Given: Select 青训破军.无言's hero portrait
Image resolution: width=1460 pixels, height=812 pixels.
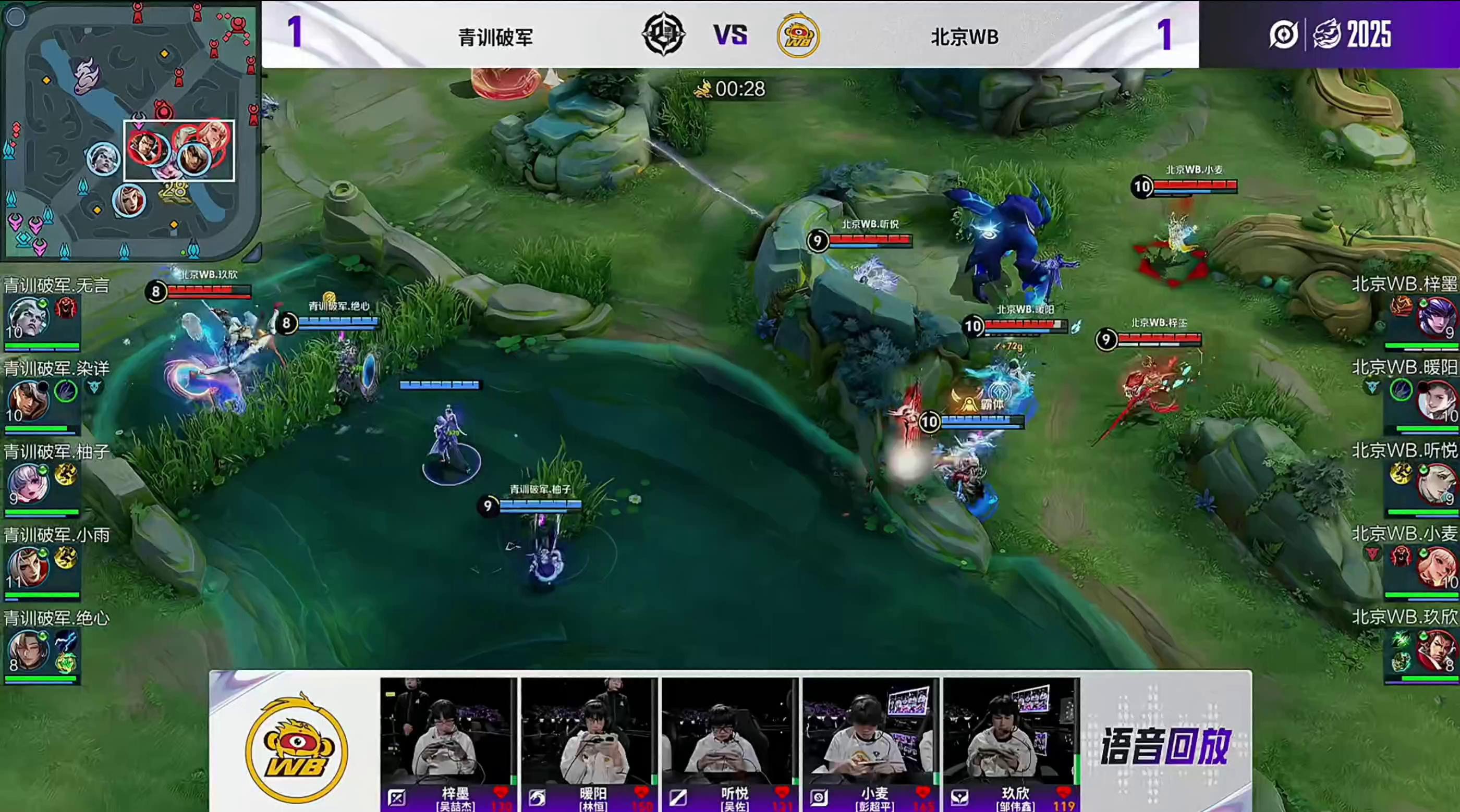Looking at the screenshot, I should pos(27,317).
